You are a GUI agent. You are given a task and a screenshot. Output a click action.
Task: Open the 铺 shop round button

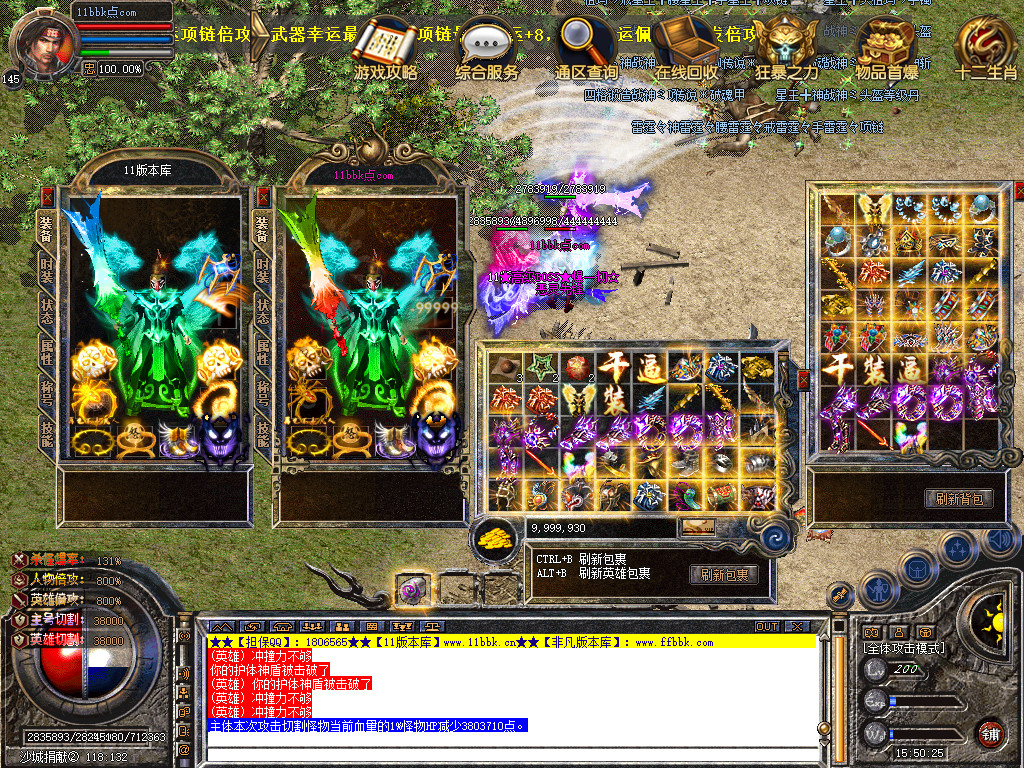point(990,734)
